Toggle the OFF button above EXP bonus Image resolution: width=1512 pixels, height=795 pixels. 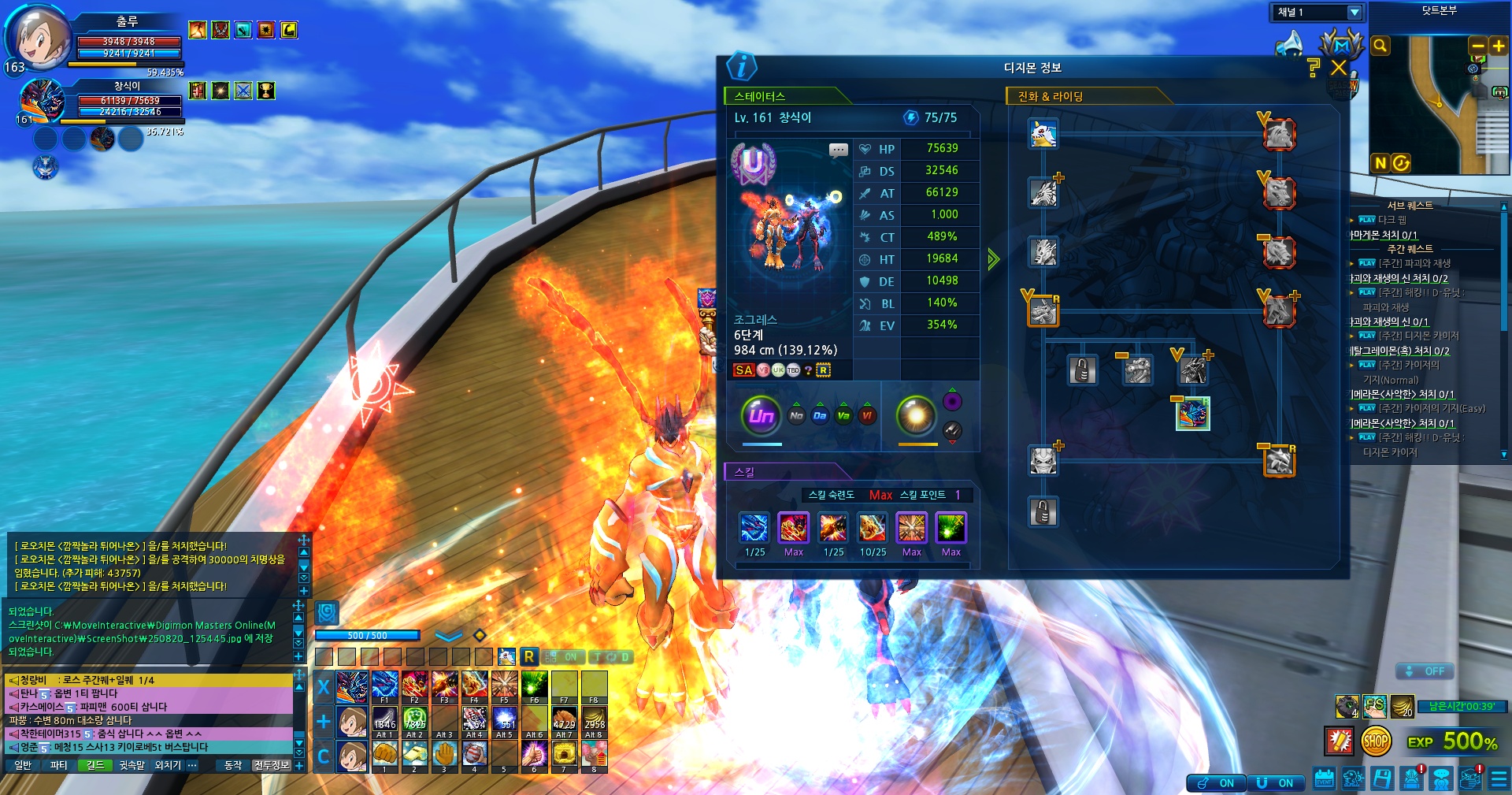coord(1425,671)
